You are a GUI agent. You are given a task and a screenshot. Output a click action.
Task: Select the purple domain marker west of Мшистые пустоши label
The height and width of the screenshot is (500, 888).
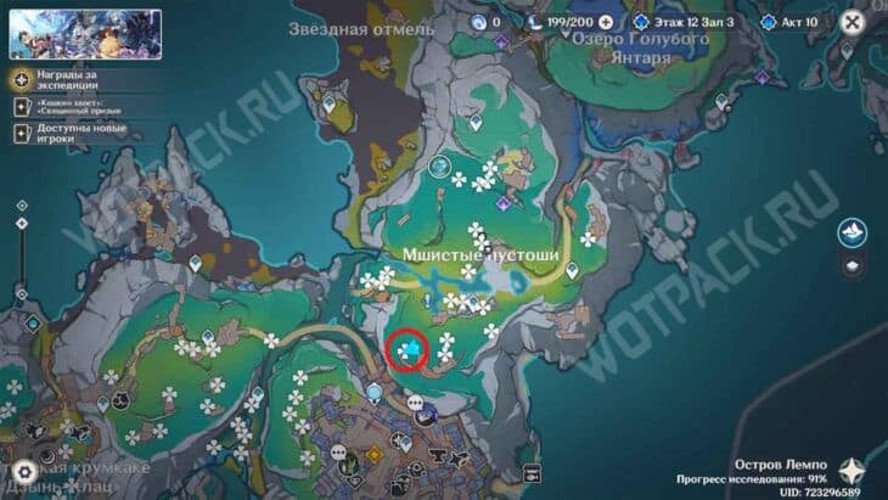pyautogui.click(x=503, y=203)
